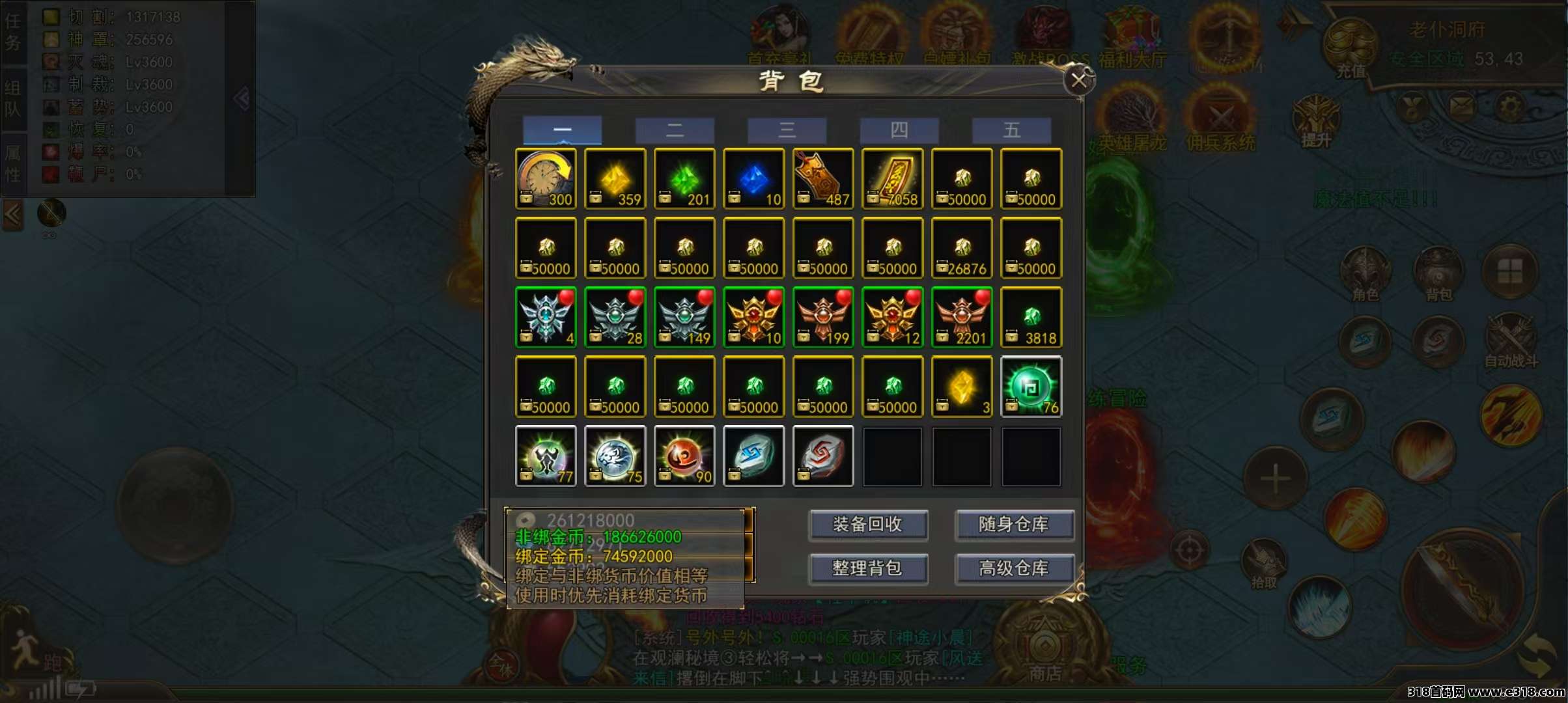Show bag page 五

pyautogui.click(x=1011, y=130)
